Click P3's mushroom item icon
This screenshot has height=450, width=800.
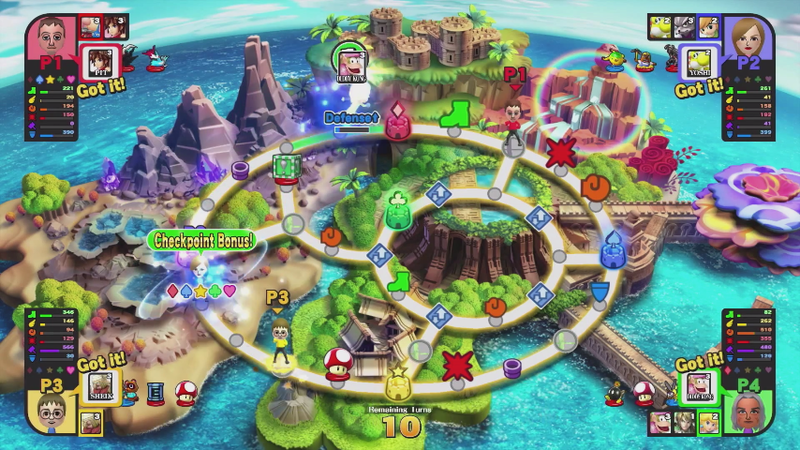point(185,393)
